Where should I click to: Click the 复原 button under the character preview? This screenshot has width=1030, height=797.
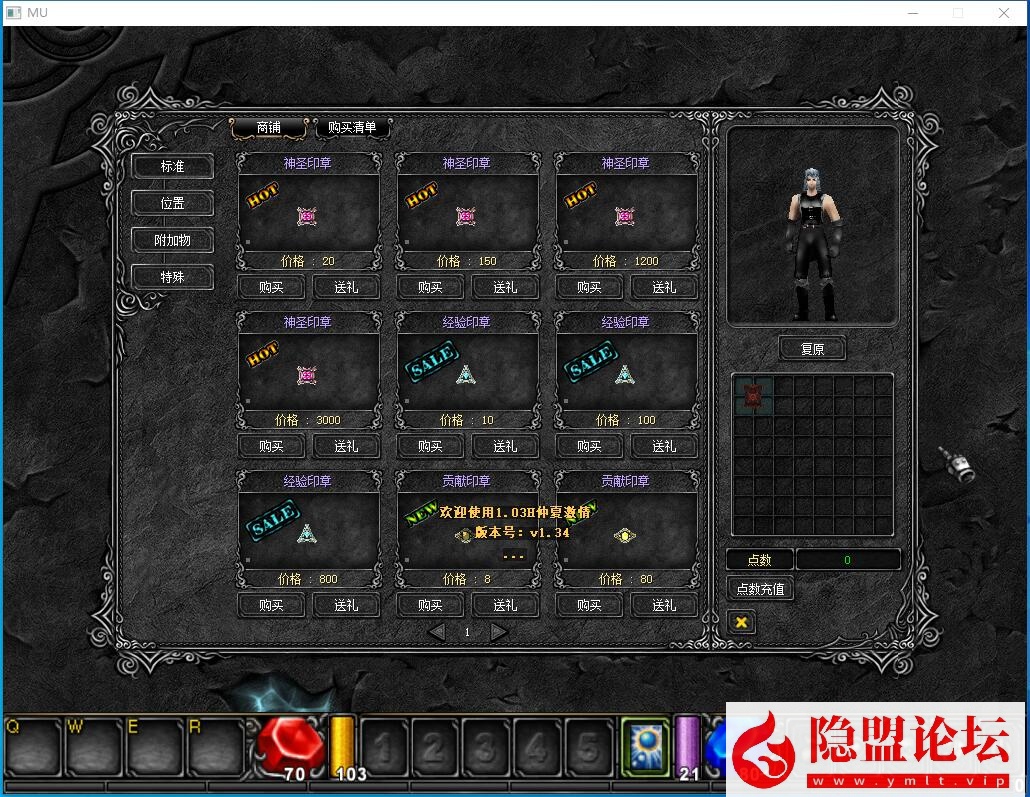812,349
